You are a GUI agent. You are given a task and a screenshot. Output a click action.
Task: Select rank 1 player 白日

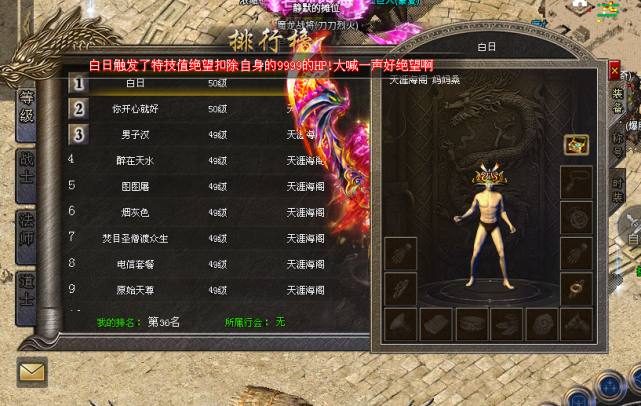tap(136, 83)
